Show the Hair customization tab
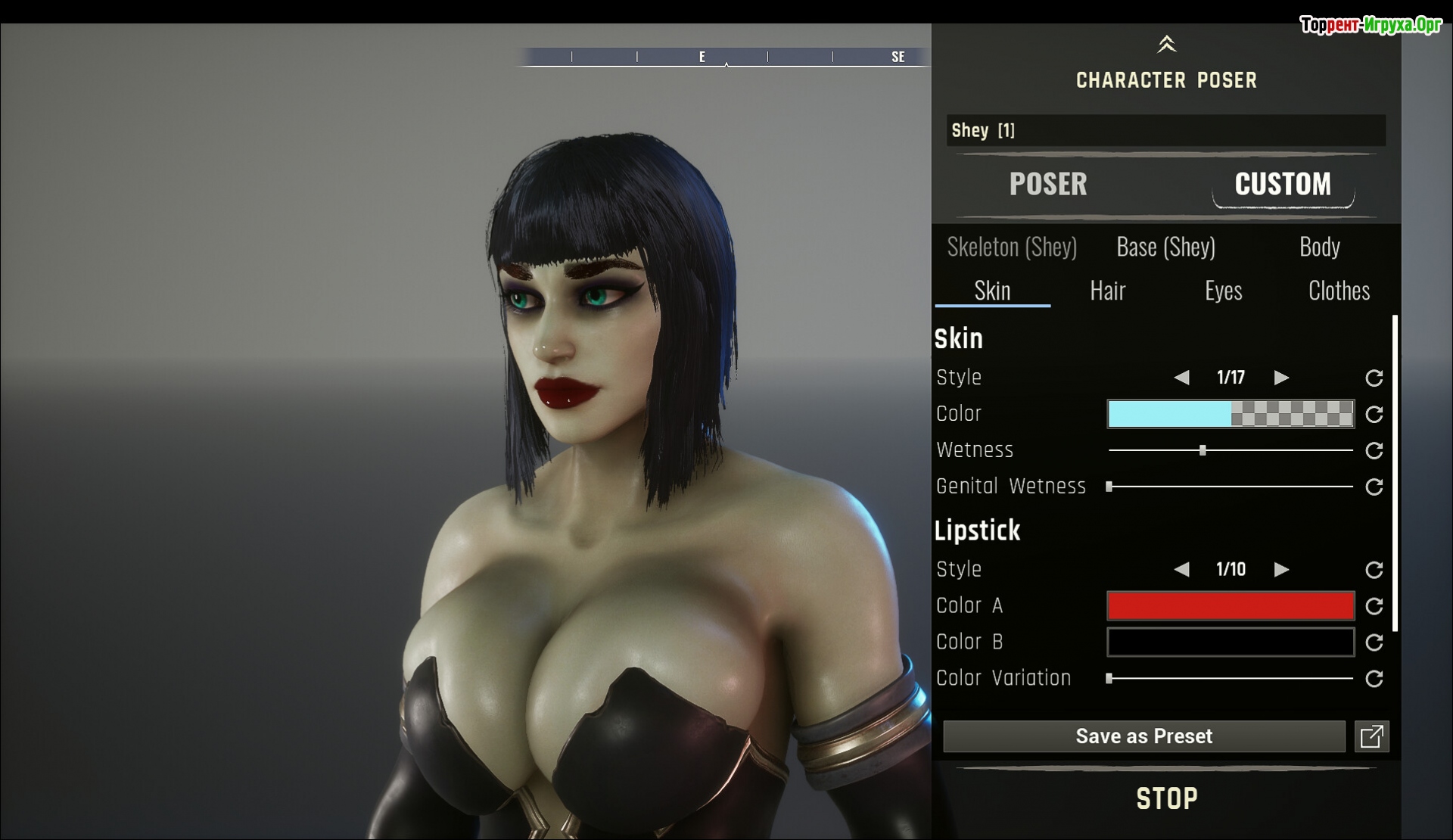Image resolution: width=1453 pixels, height=840 pixels. (1107, 291)
